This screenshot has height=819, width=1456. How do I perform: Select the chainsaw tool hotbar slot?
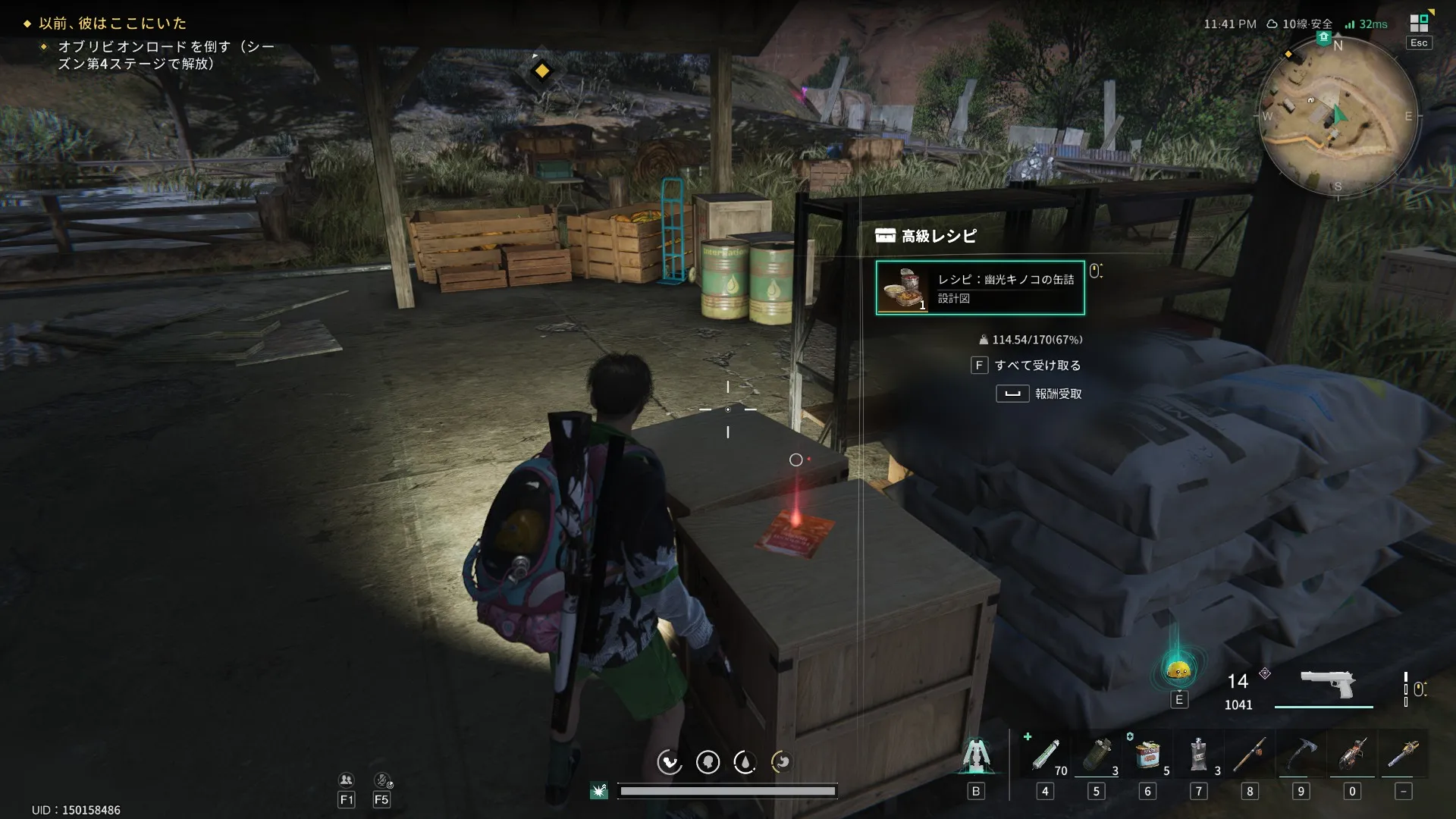[1352, 755]
